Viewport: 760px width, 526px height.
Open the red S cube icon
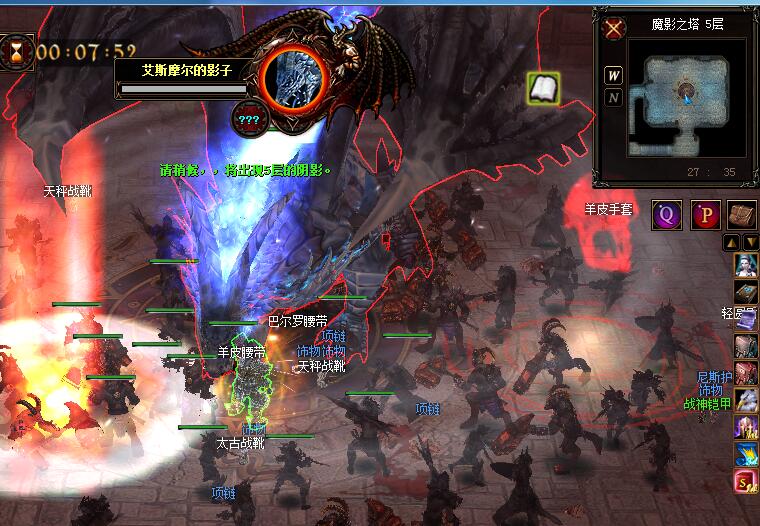[x=746, y=482]
